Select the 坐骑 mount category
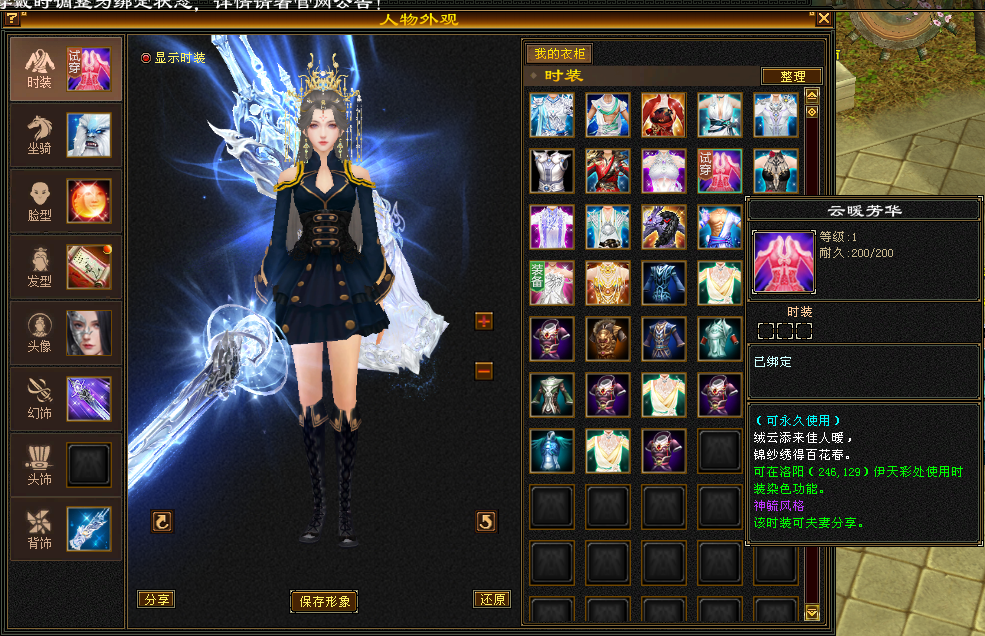Viewport: 985px width, 636px height. [x=66, y=135]
